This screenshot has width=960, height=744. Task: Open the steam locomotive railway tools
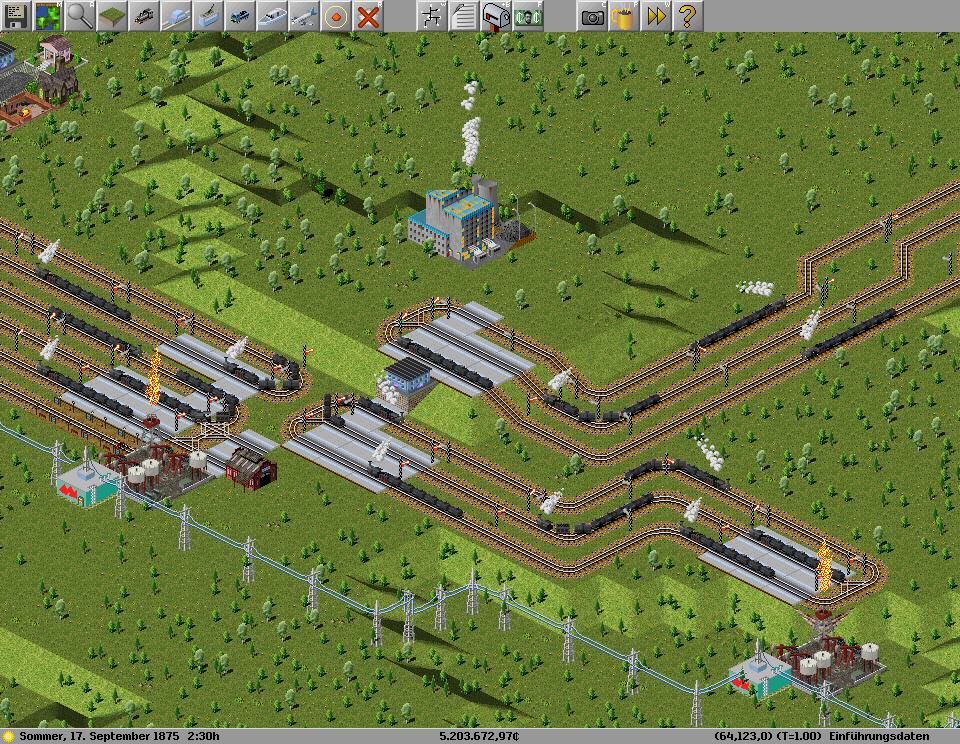coord(144,16)
